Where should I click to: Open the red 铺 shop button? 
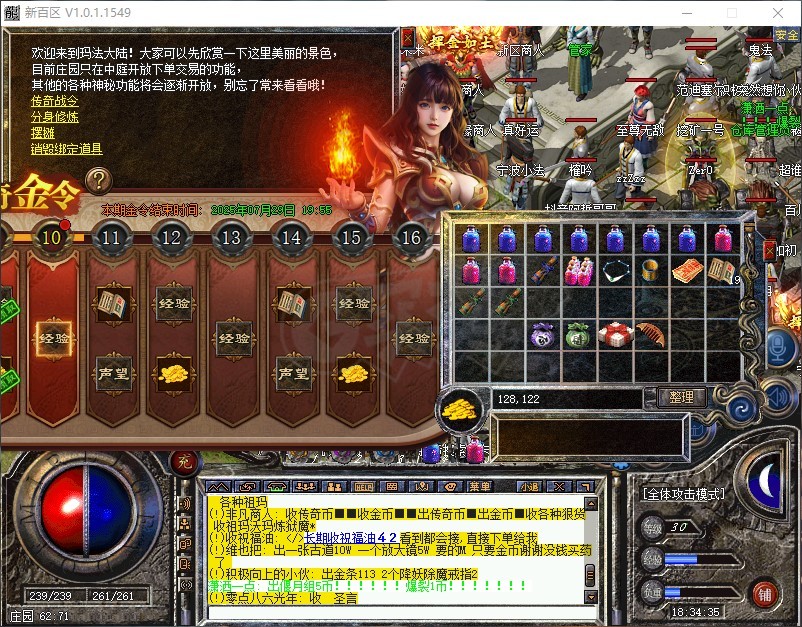coord(765,595)
